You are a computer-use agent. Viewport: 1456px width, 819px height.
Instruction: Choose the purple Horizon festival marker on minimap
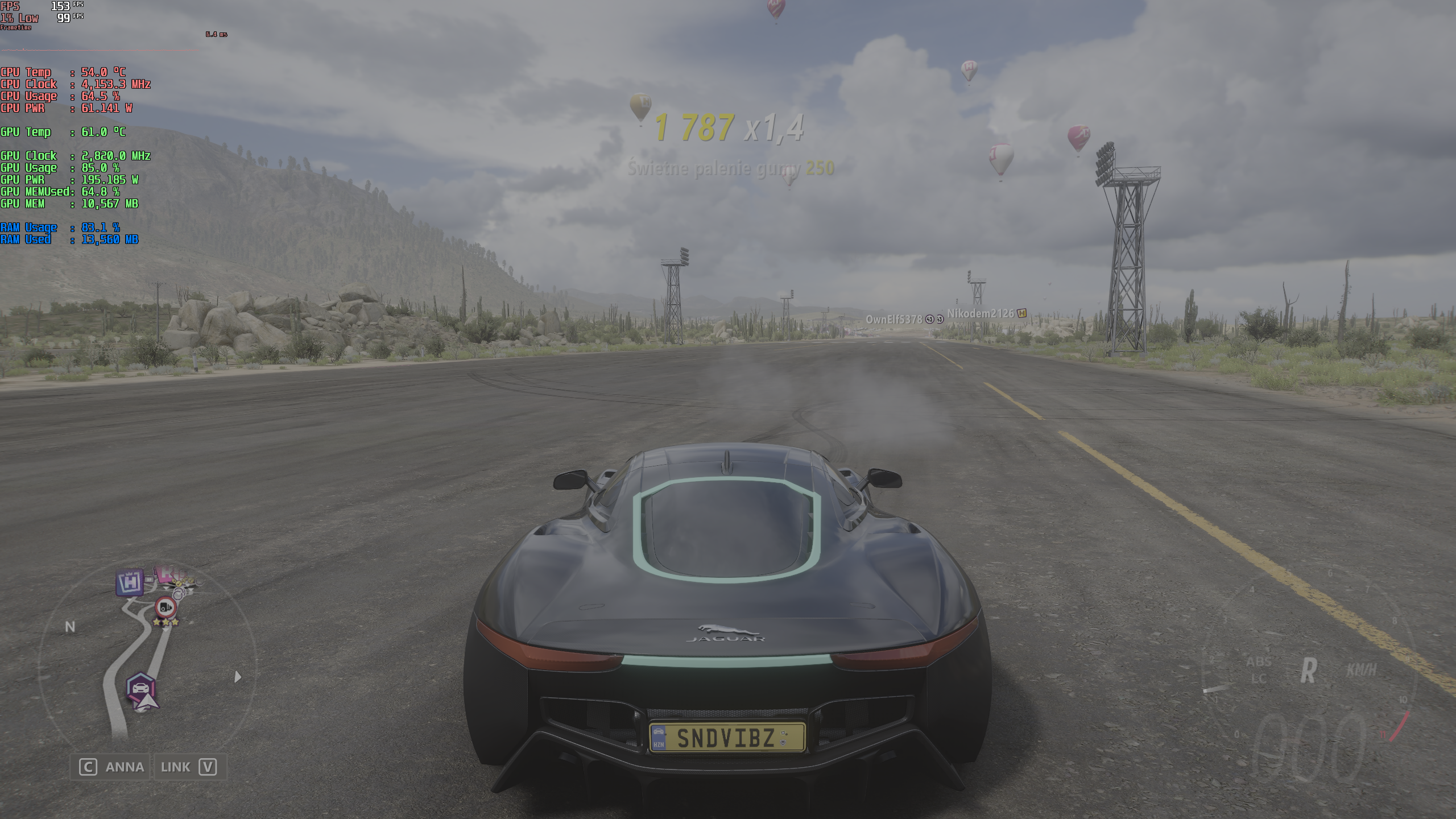pyautogui.click(x=130, y=582)
